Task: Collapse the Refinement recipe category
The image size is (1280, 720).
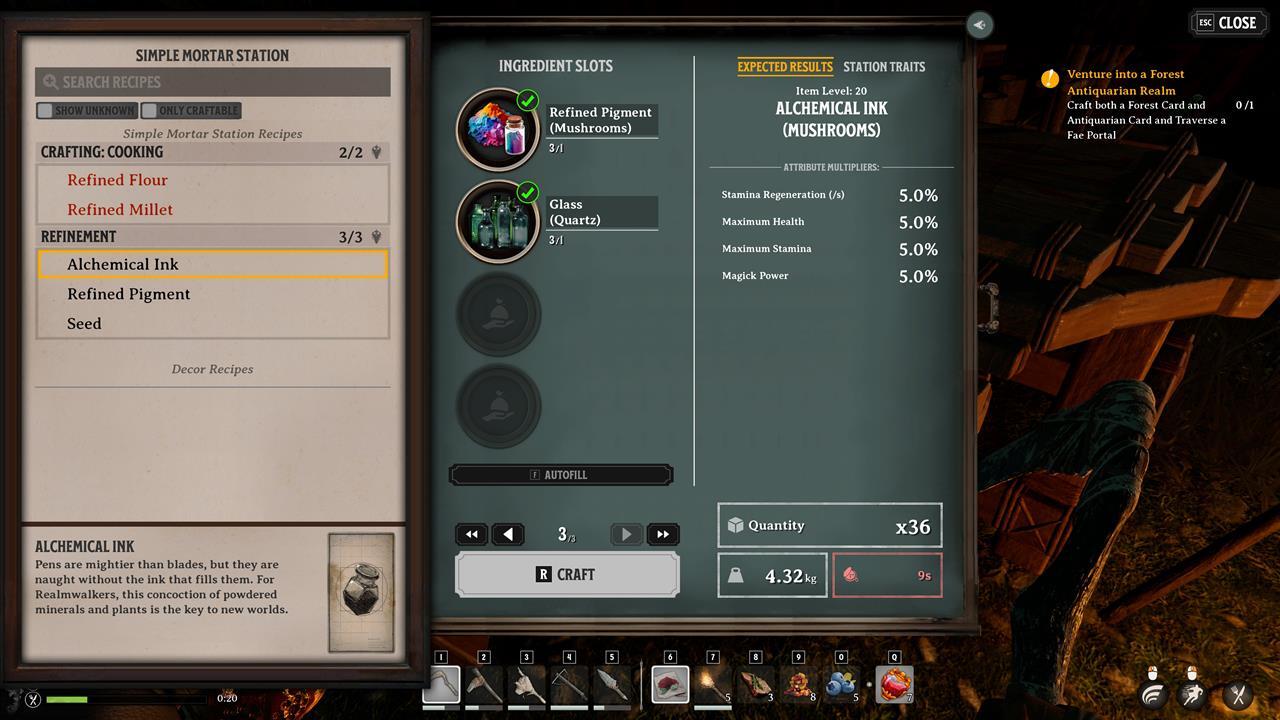Action: coord(377,237)
